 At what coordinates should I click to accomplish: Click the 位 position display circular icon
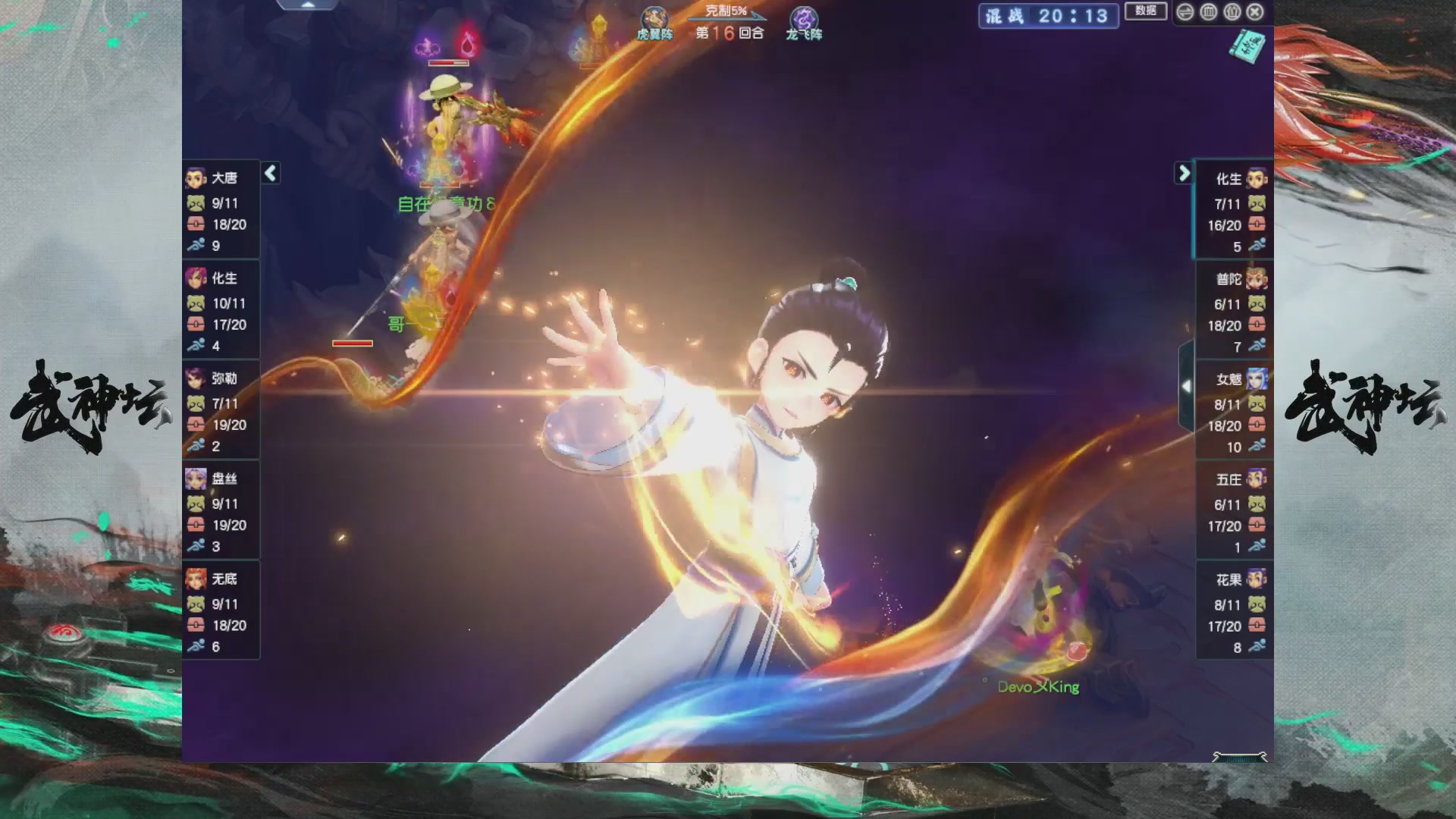coord(1233,12)
